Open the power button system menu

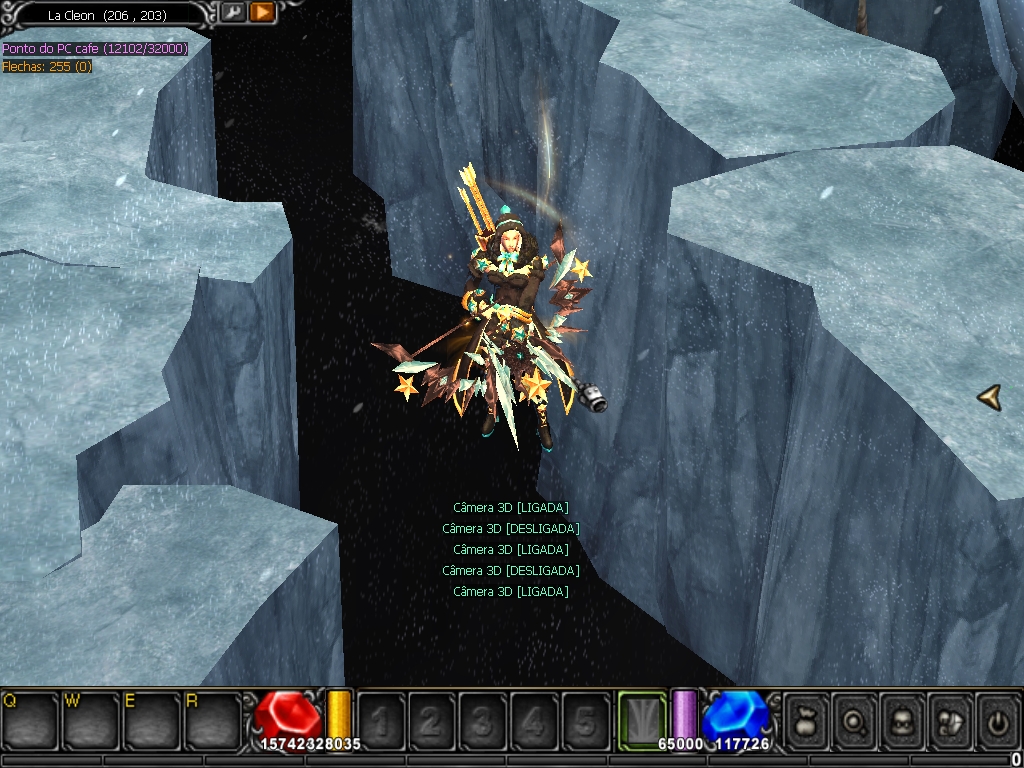pyautogui.click(x=998, y=719)
